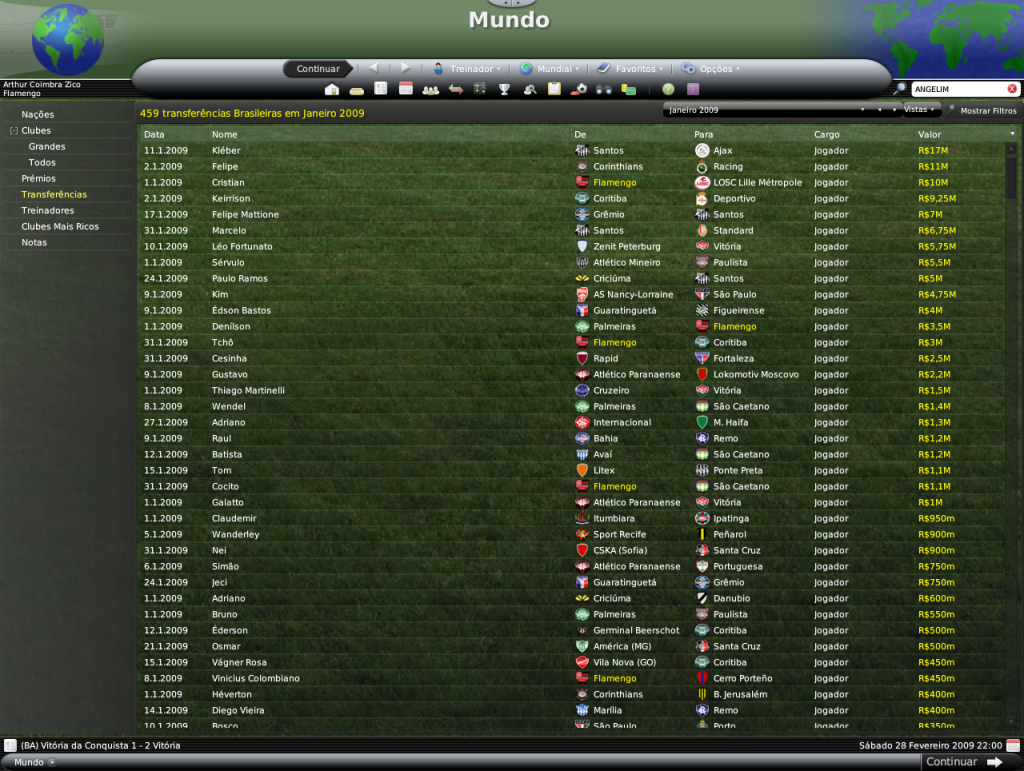Image resolution: width=1024 pixels, height=771 pixels.
Task: Select Nações in the sidebar
Action: coord(38,114)
